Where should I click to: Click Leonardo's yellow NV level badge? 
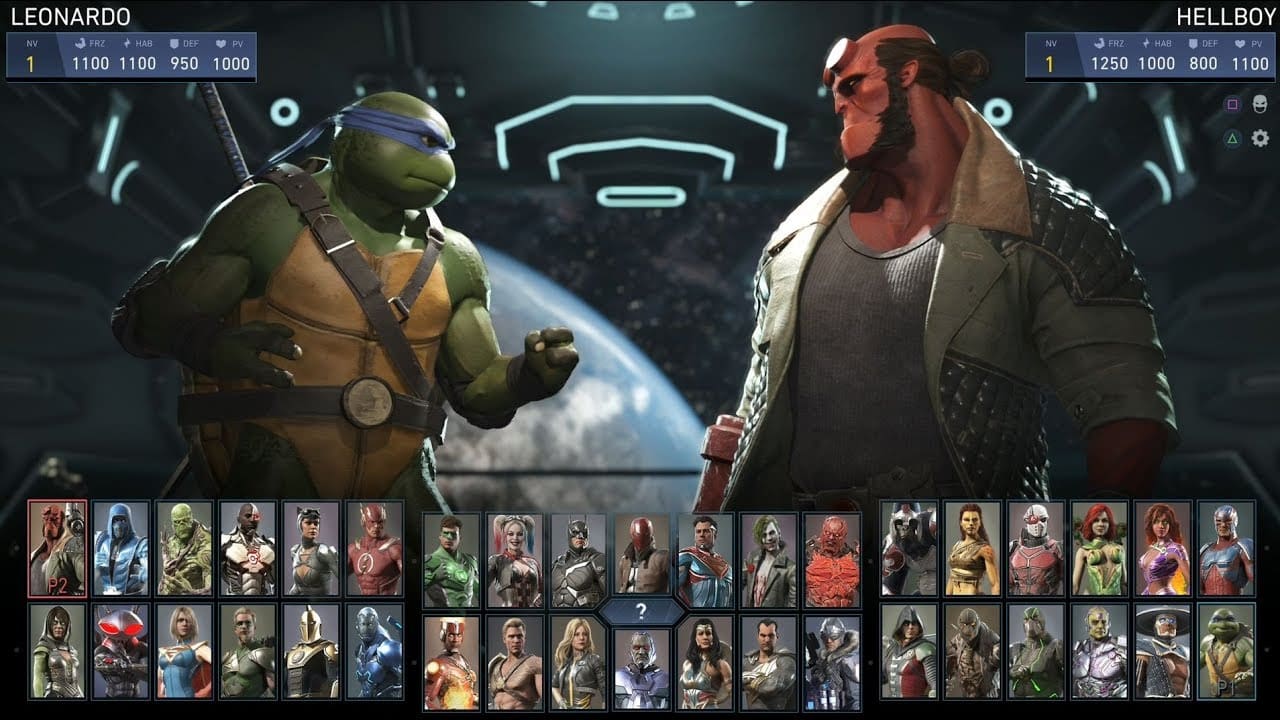[x=30, y=61]
